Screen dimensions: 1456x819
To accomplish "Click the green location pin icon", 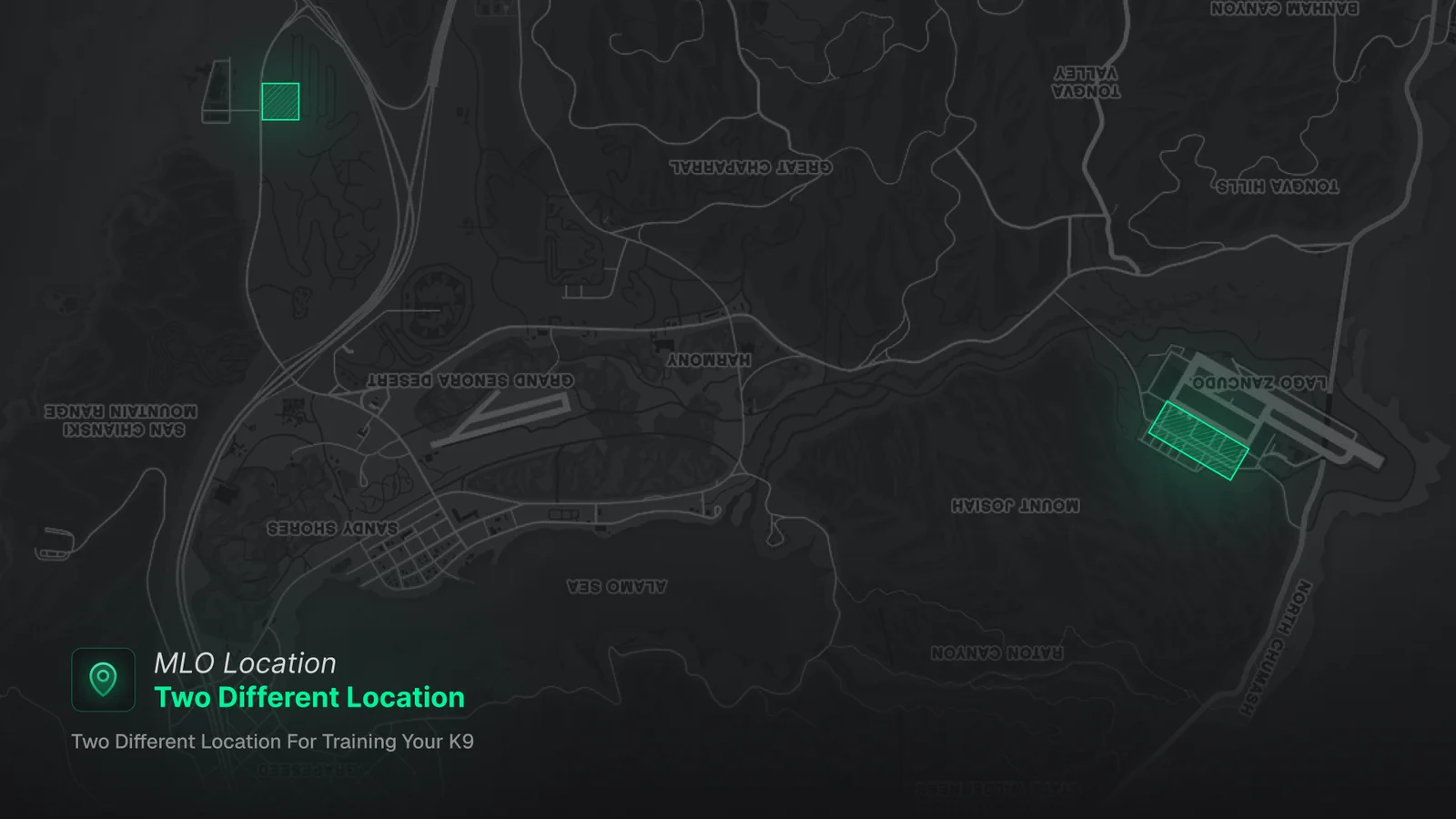I will 103,679.
